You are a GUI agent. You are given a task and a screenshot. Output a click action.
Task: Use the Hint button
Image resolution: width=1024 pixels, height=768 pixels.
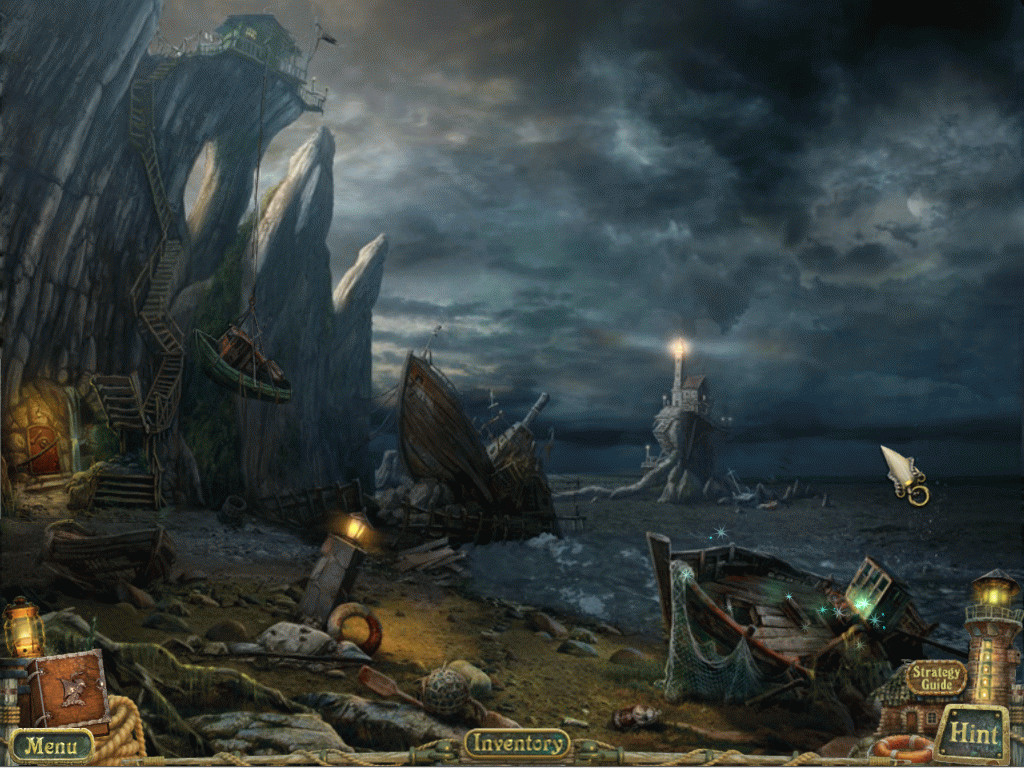pyautogui.click(x=973, y=733)
